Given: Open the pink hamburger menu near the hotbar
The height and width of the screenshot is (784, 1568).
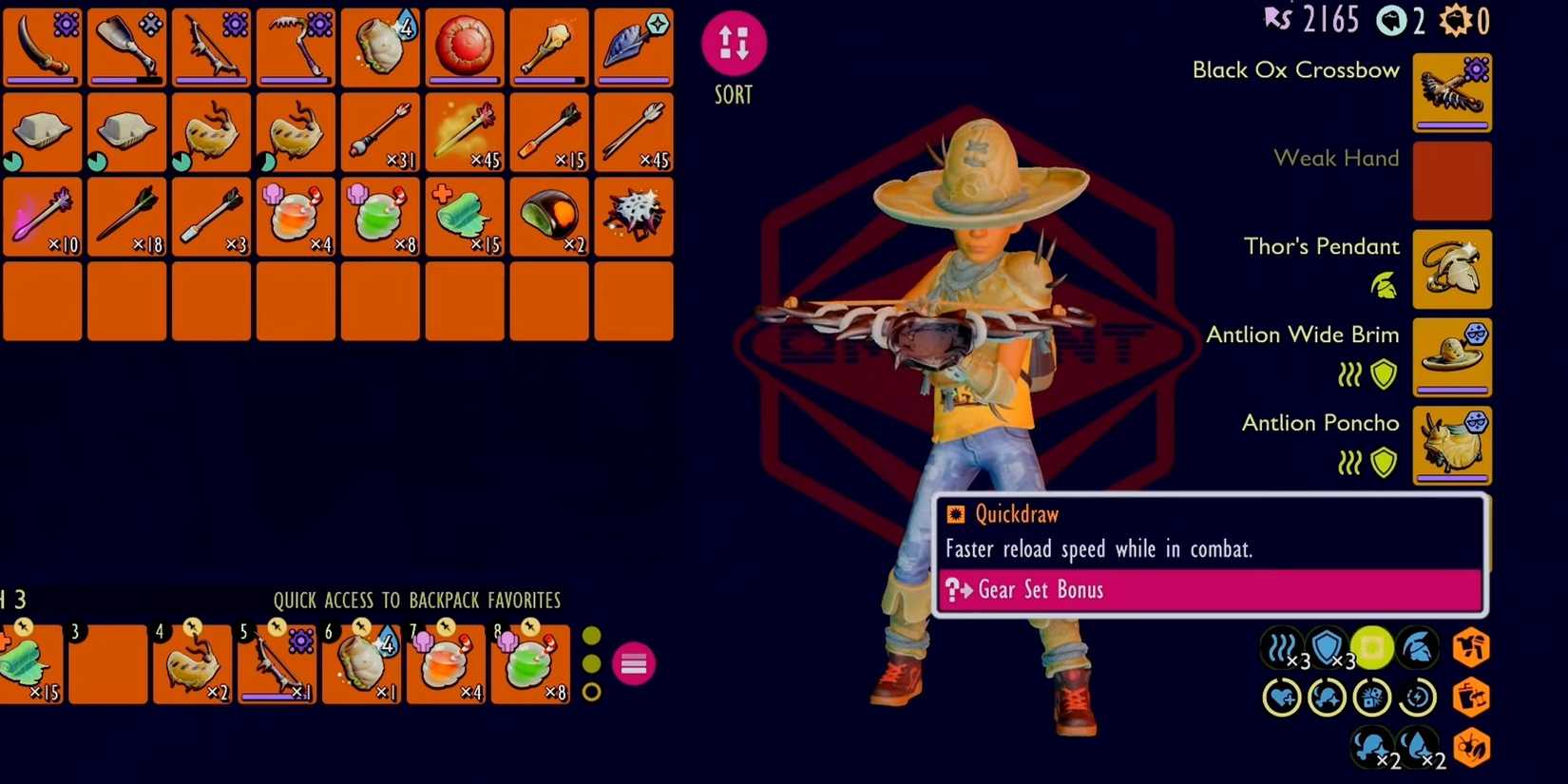Looking at the screenshot, I should [633, 664].
